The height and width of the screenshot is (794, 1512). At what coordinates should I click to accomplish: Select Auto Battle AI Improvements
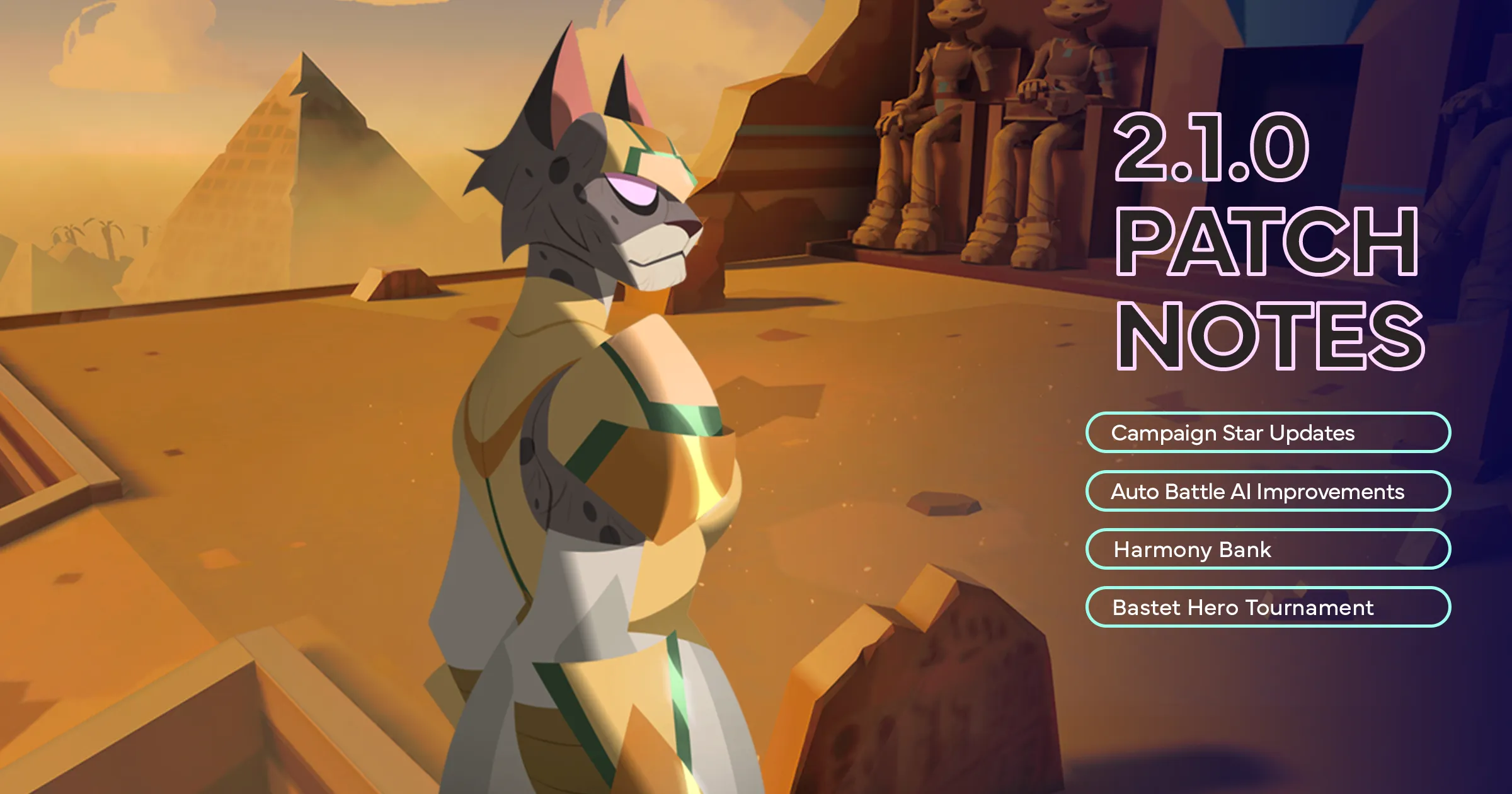click(1268, 492)
